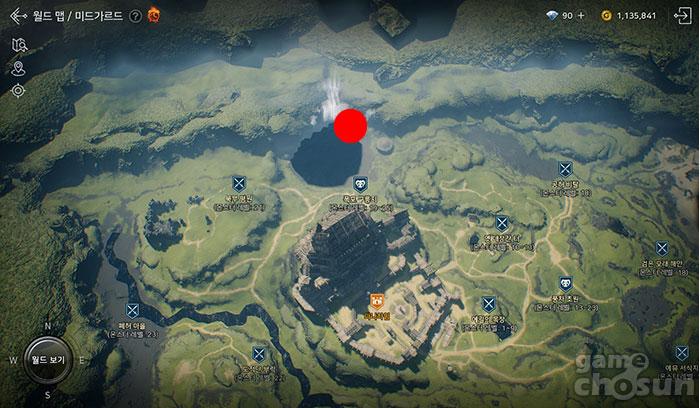Select the orange town marker on the map
The image size is (700, 408).
click(376, 299)
